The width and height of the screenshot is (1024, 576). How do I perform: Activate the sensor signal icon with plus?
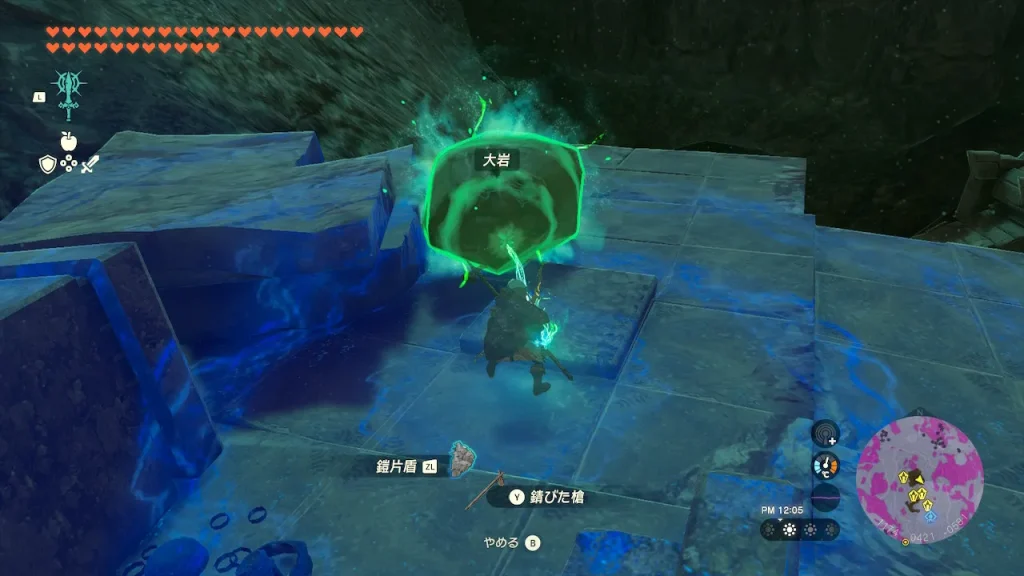coord(824,433)
